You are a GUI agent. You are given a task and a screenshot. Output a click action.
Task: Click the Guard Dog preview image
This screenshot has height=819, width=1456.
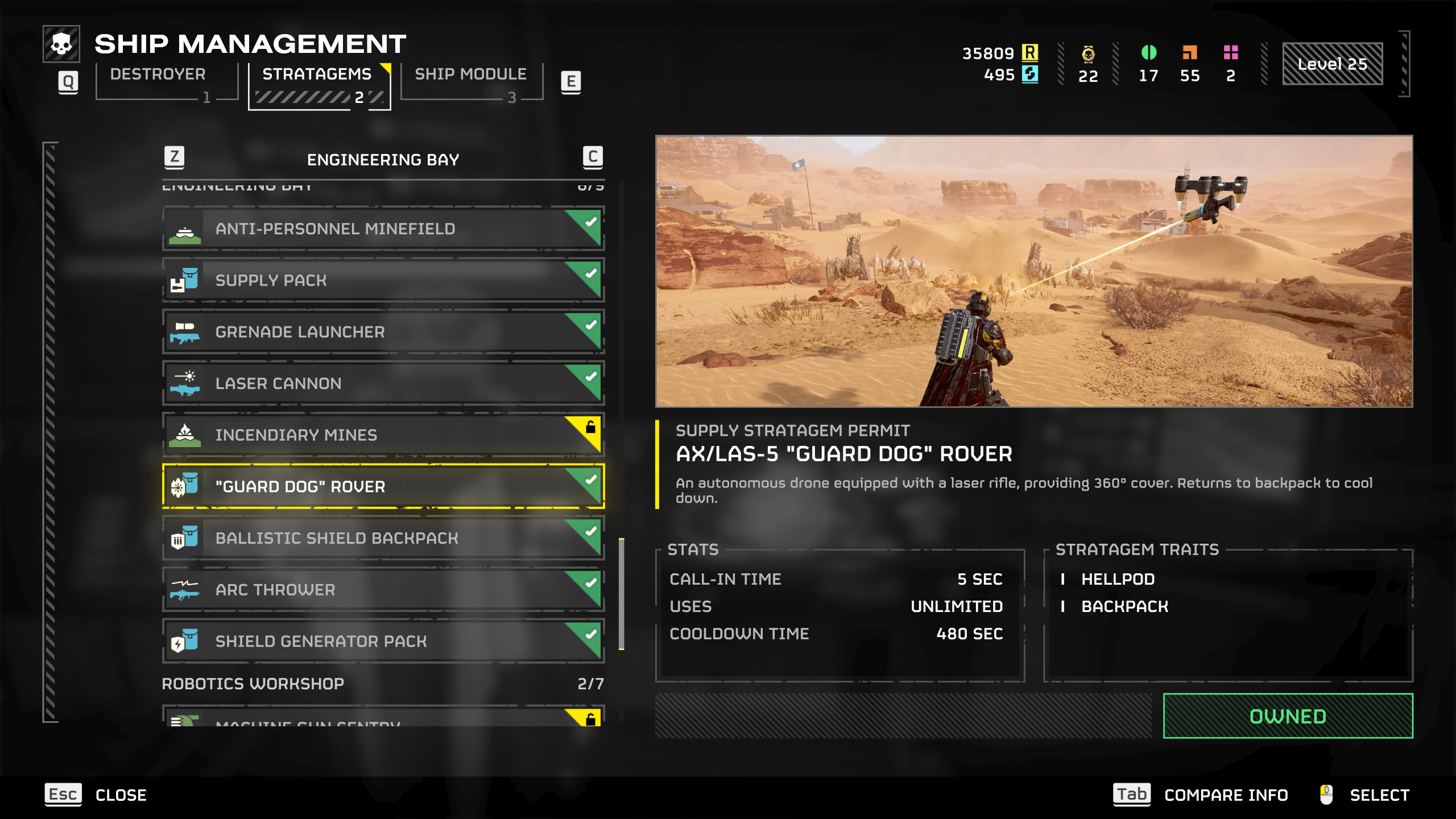(1034, 270)
